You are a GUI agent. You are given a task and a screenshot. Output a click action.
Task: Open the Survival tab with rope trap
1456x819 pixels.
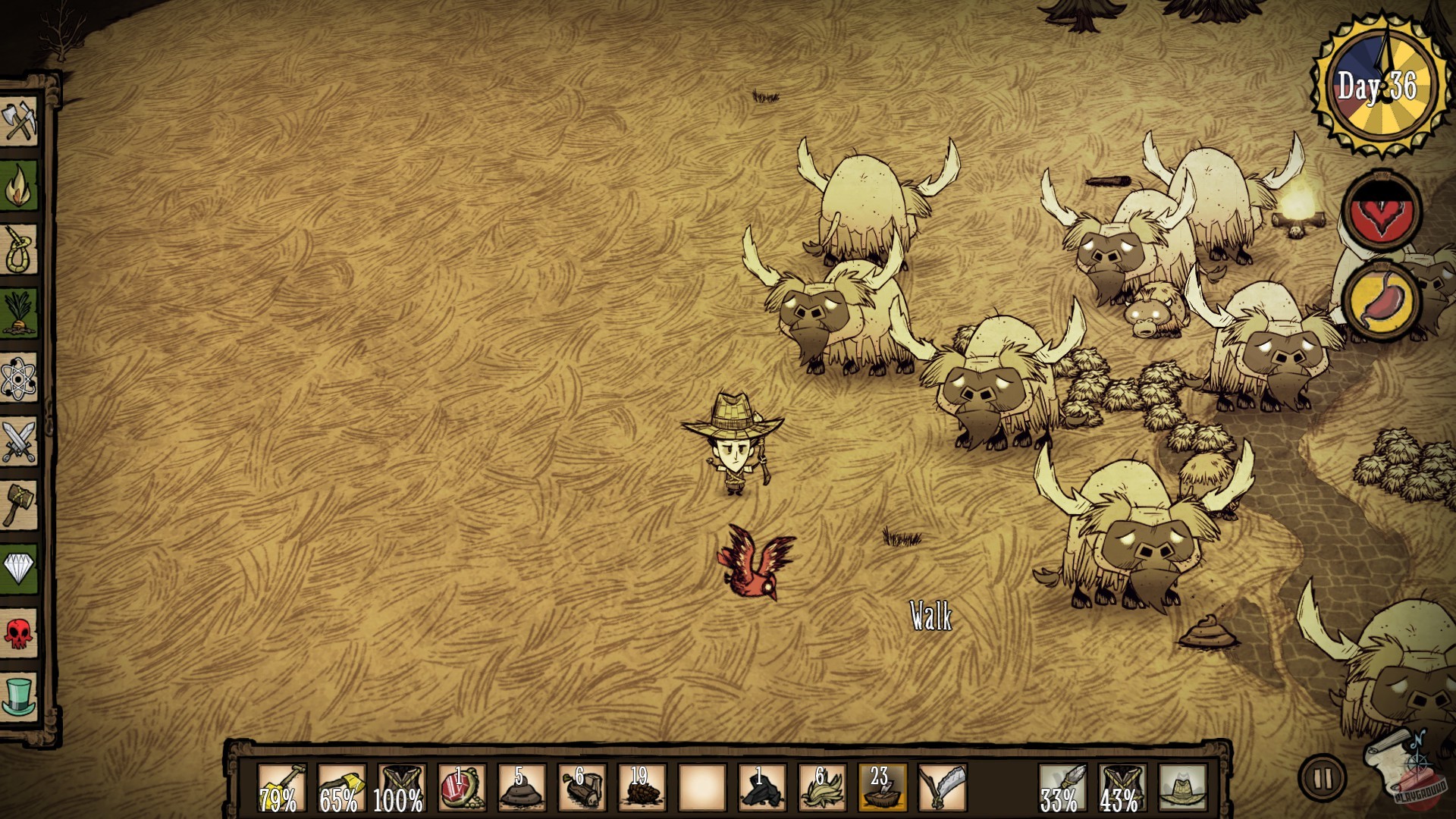coord(20,249)
